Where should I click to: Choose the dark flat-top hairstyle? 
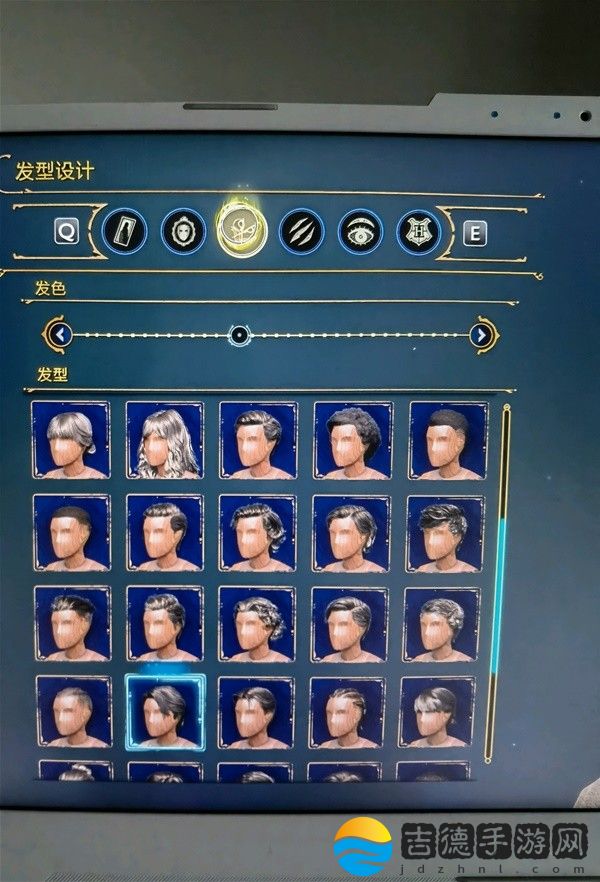pos(447,440)
